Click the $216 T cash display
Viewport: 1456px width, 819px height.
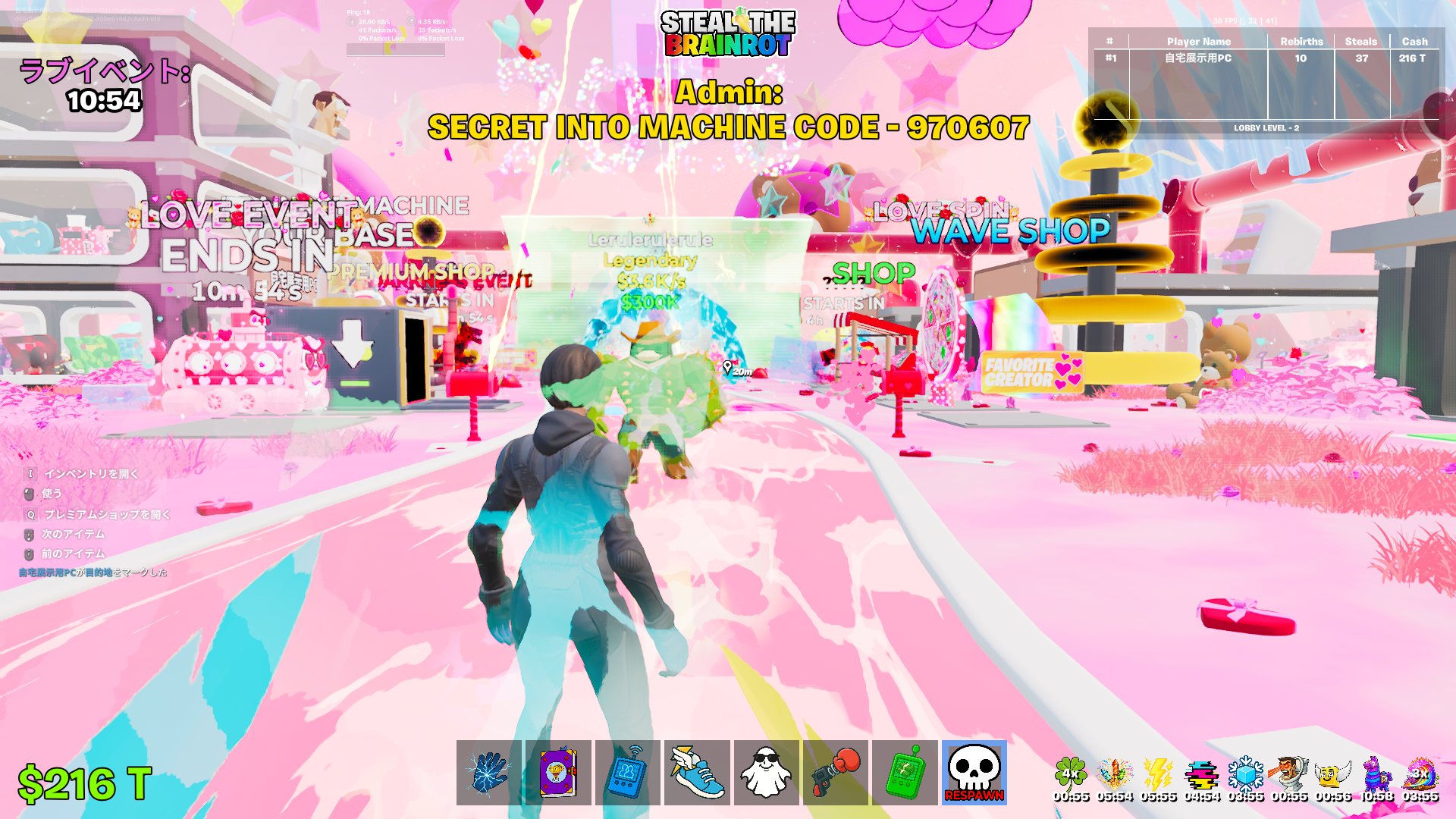tap(85, 784)
